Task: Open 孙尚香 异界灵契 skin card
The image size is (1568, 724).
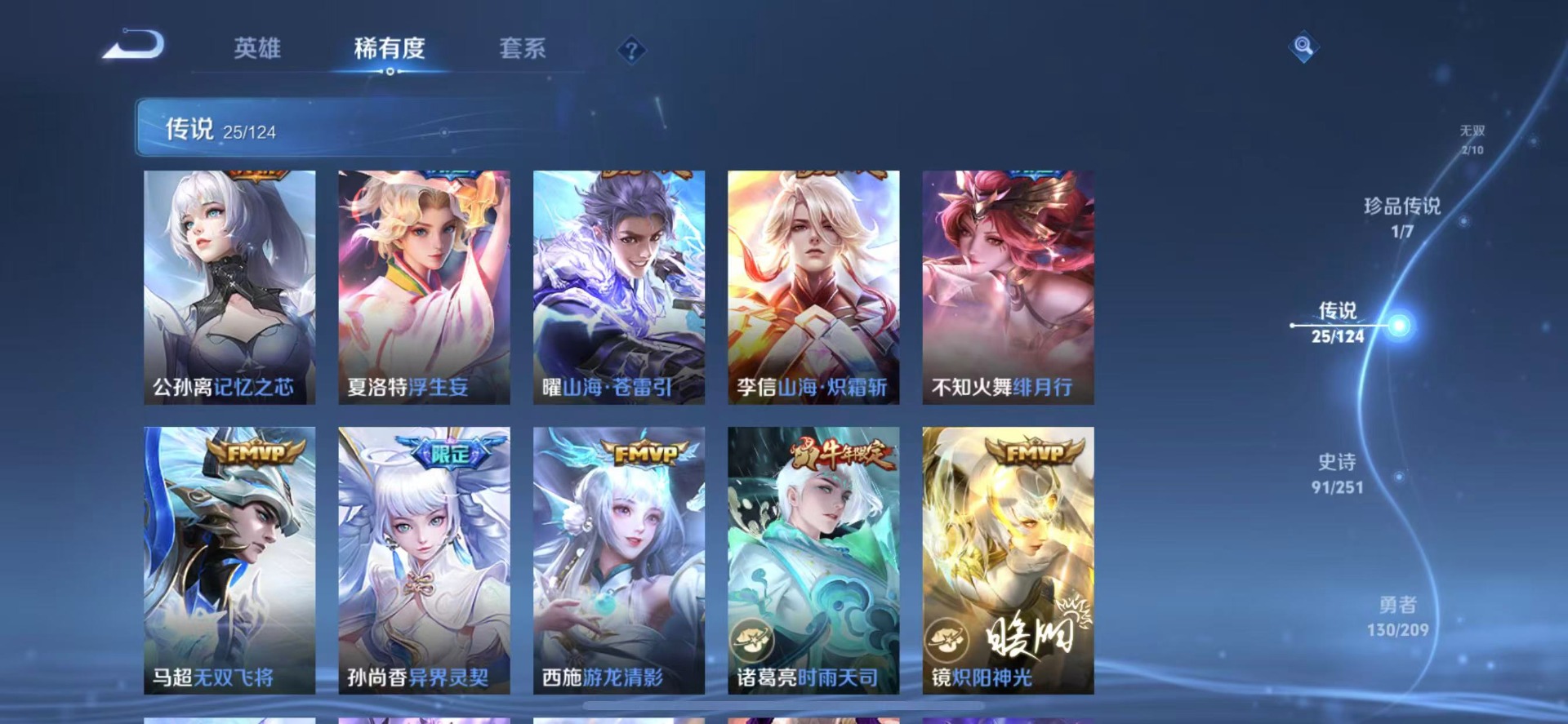Action: (x=424, y=560)
